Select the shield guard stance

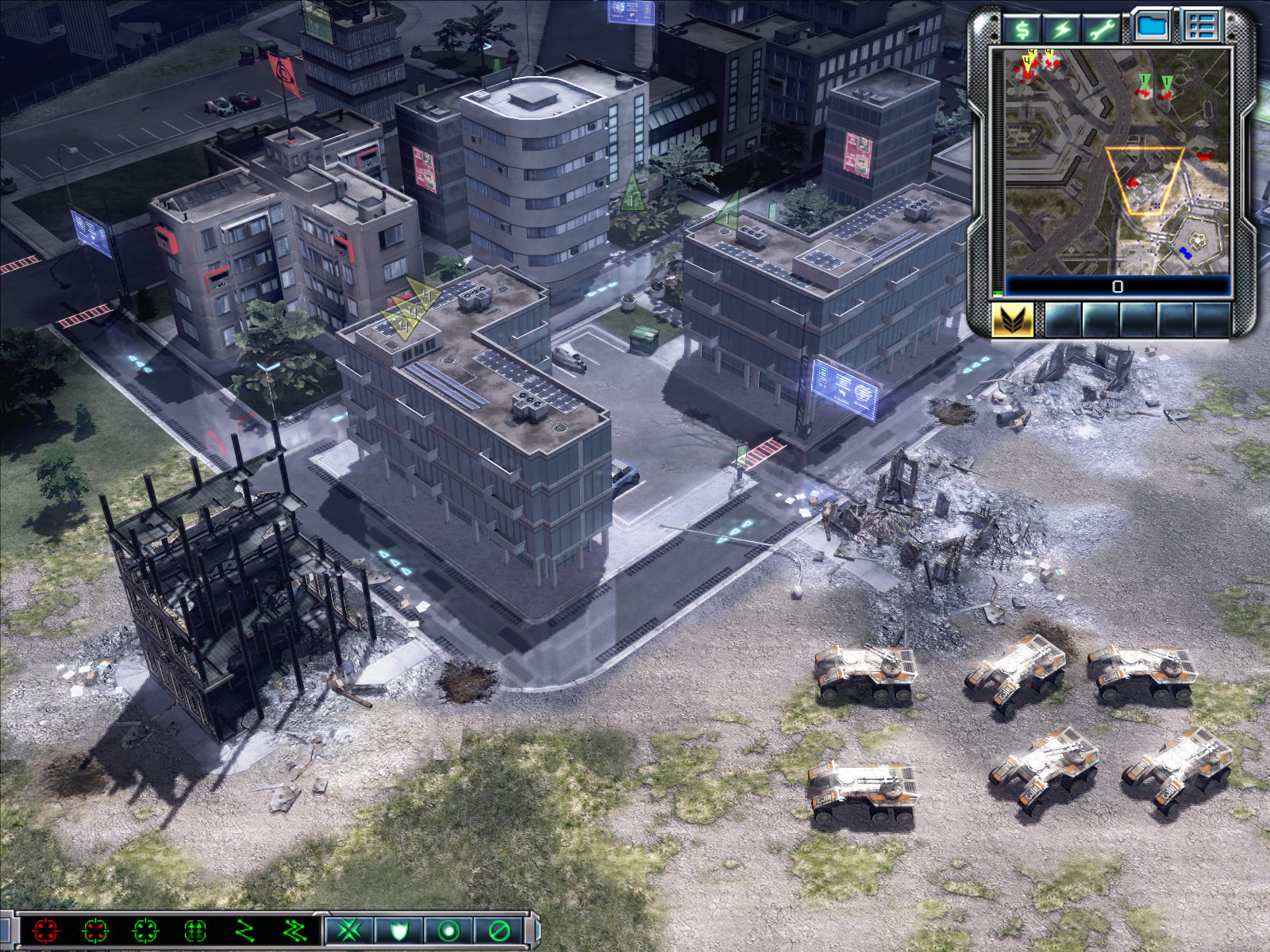tap(398, 930)
